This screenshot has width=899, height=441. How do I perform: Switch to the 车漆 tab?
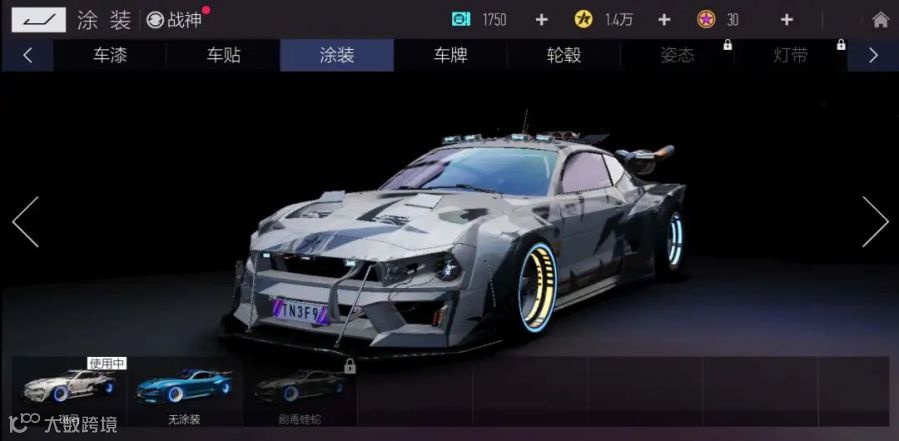click(x=110, y=56)
